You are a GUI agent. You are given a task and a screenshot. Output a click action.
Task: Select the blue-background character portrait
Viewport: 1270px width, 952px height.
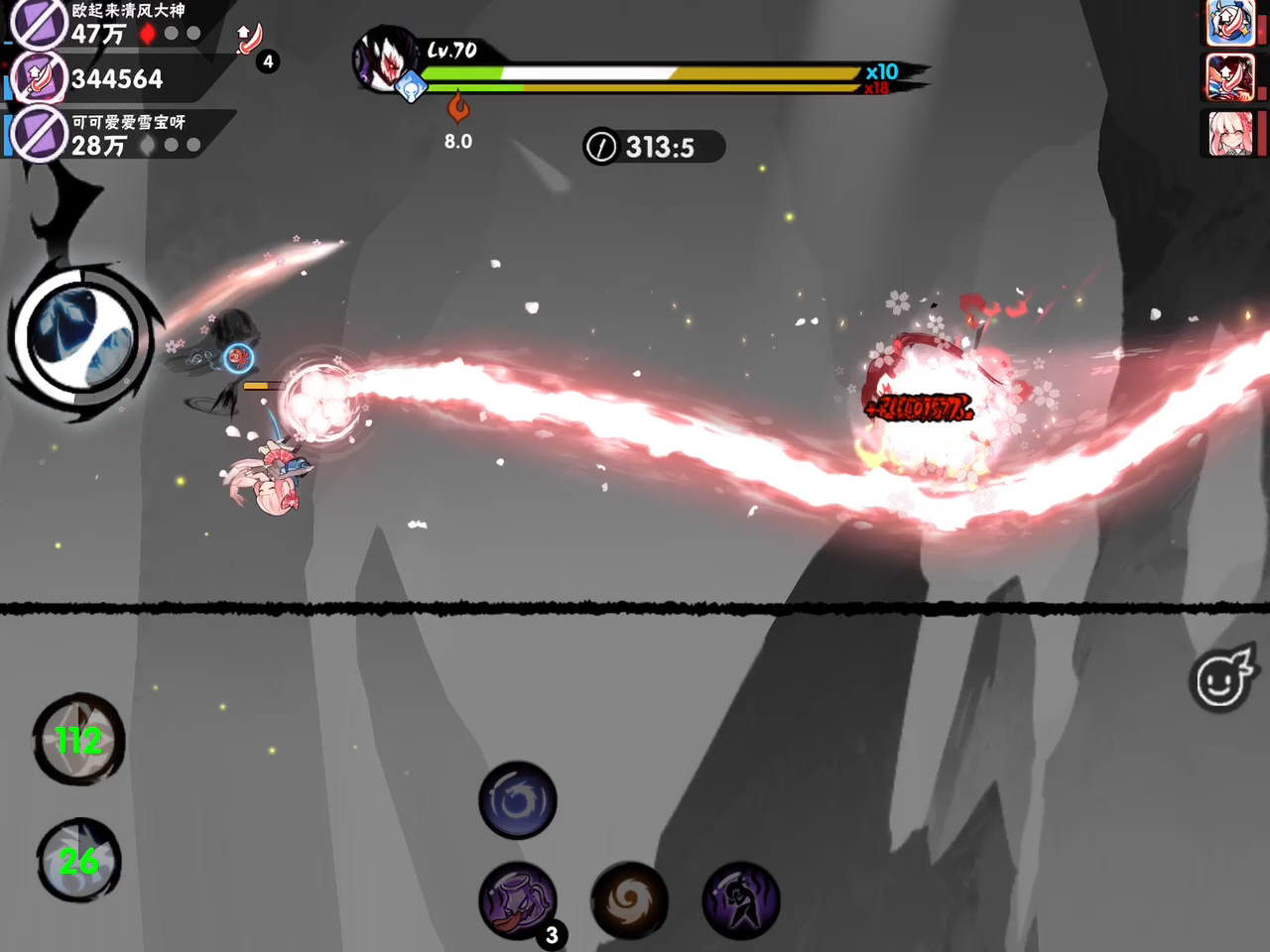tap(1230, 23)
